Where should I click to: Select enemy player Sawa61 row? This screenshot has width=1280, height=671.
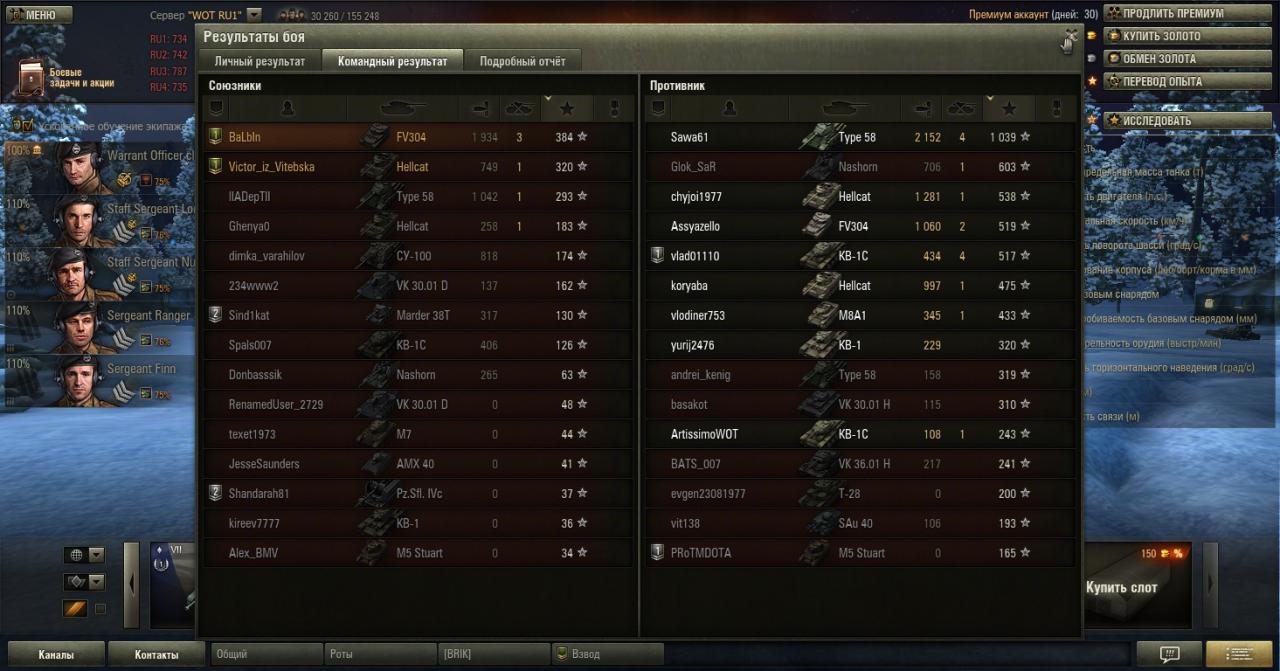pos(689,137)
